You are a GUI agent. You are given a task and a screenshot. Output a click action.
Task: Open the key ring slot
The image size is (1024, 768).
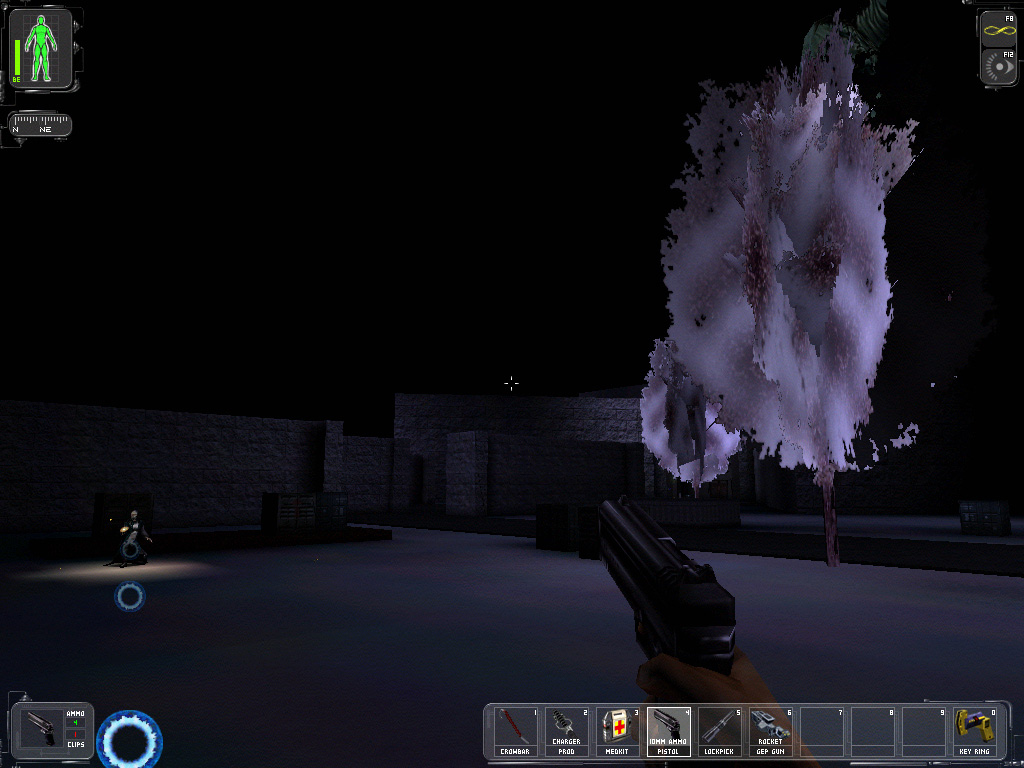[x=975, y=731]
